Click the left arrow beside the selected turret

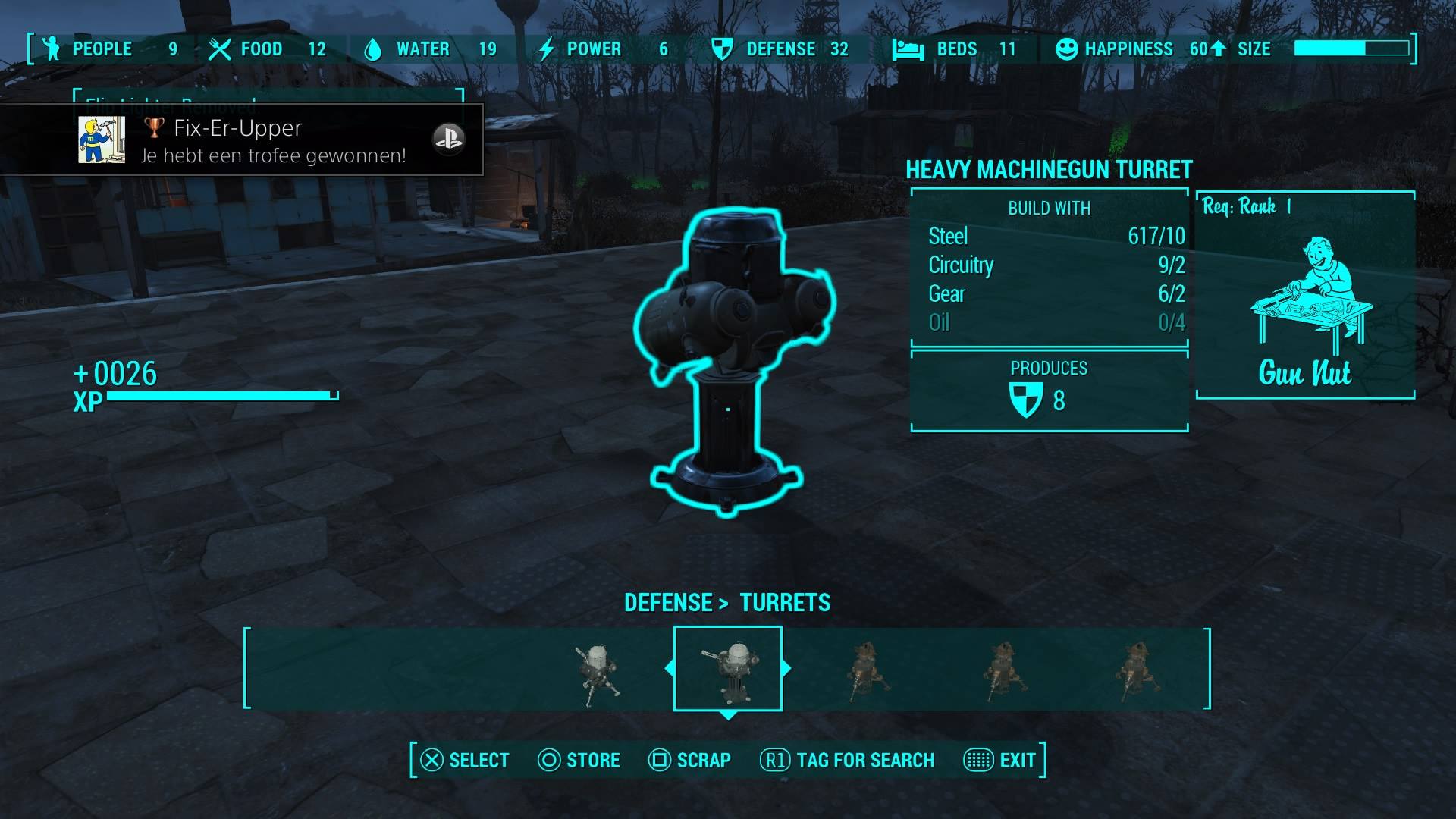[669, 668]
